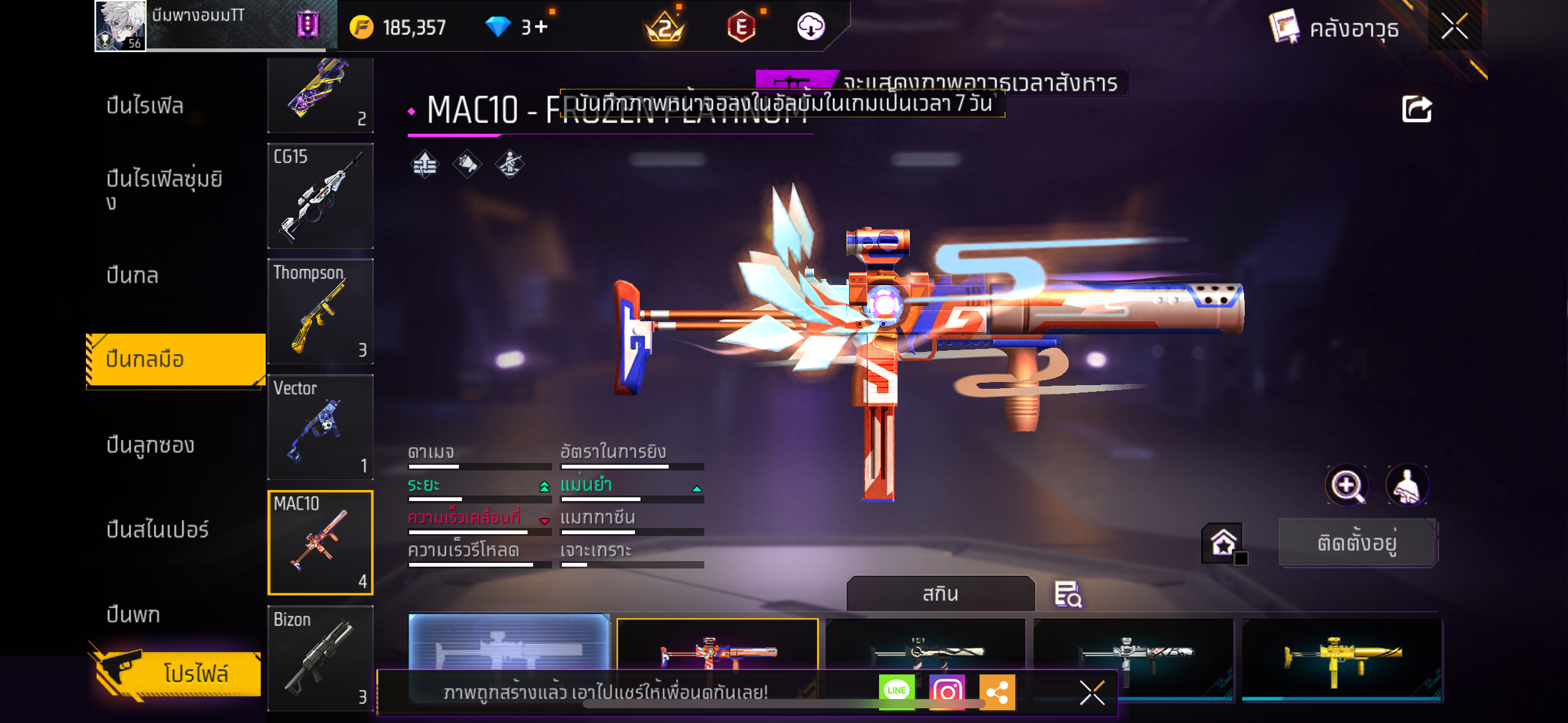
Task: Select the Bizon weapon tile
Action: pos(320,658)
